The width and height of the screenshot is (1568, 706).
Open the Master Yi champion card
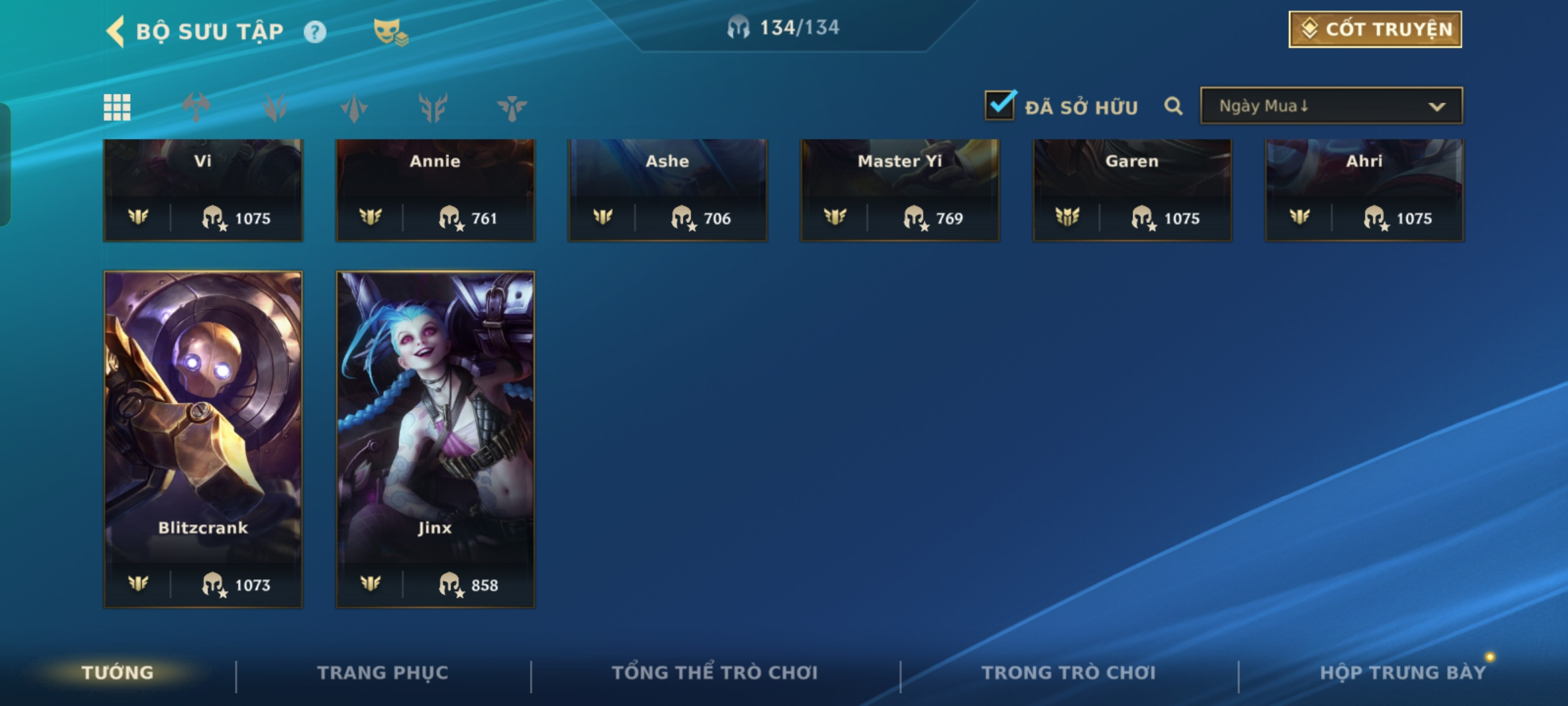click(900, 190)
